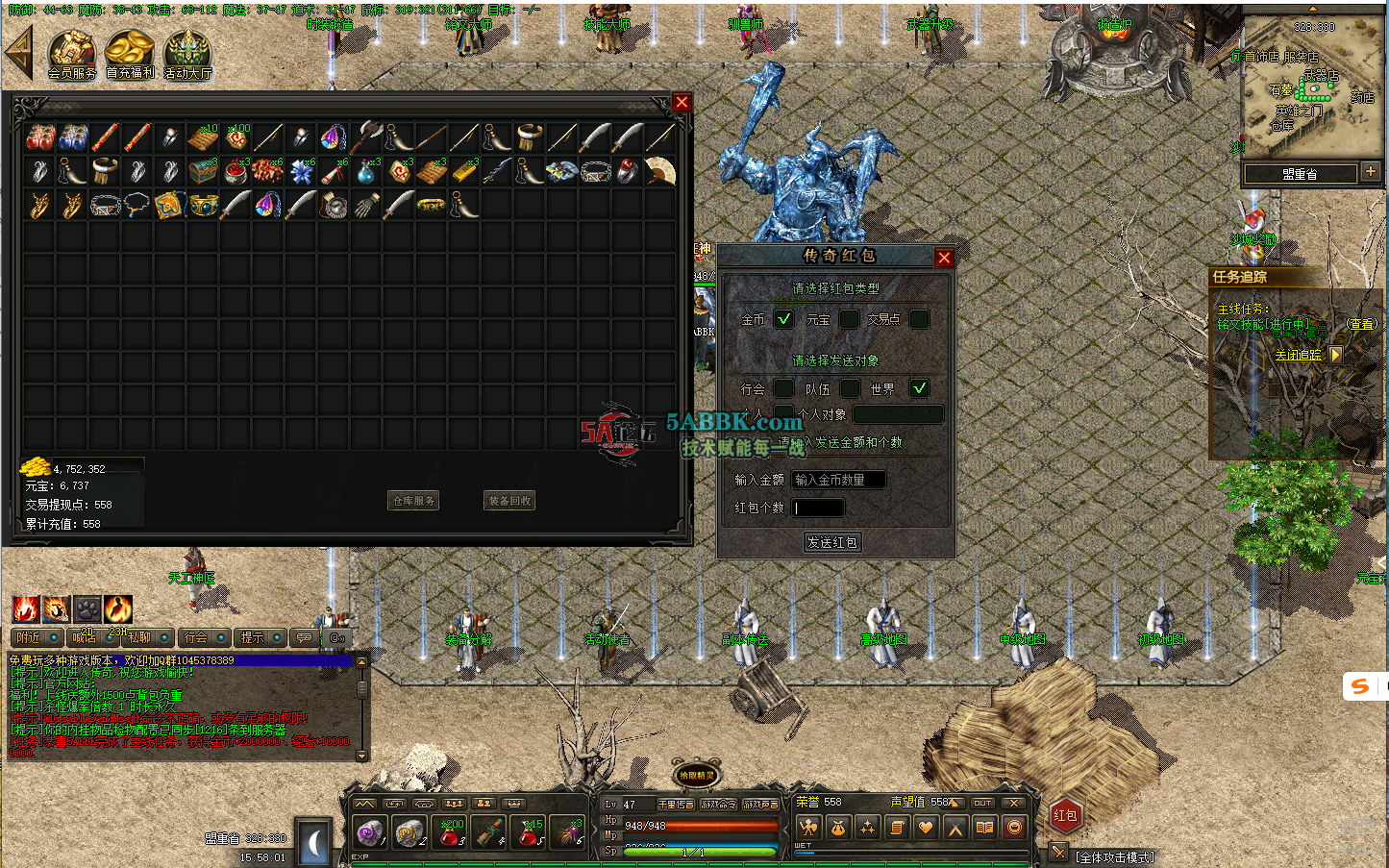Click the 仓库服务 warehouse button
The height and width of the screenshot is (868, 1389).
[414, 500]
